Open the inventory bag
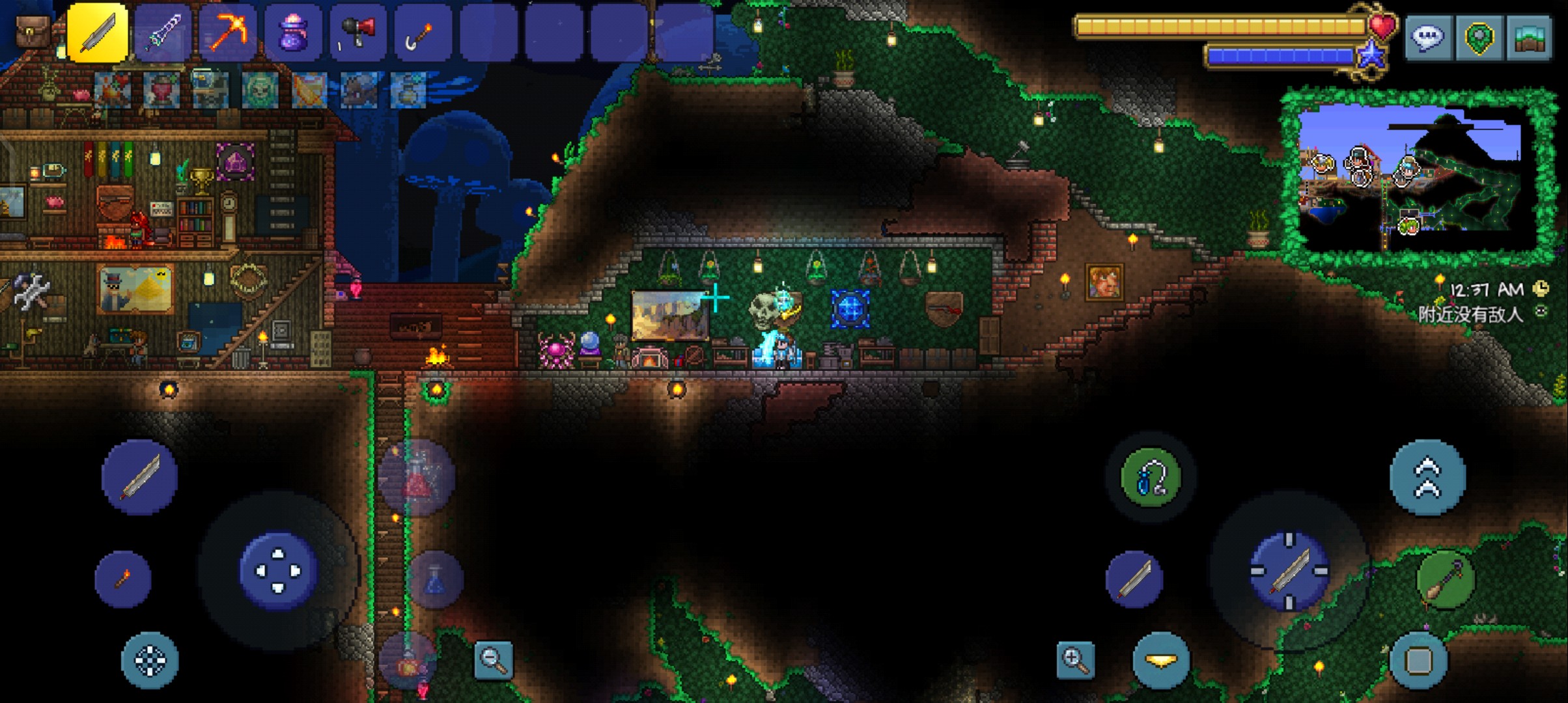The height and width of the screenshot is (703, 1568). click(33, 31)
